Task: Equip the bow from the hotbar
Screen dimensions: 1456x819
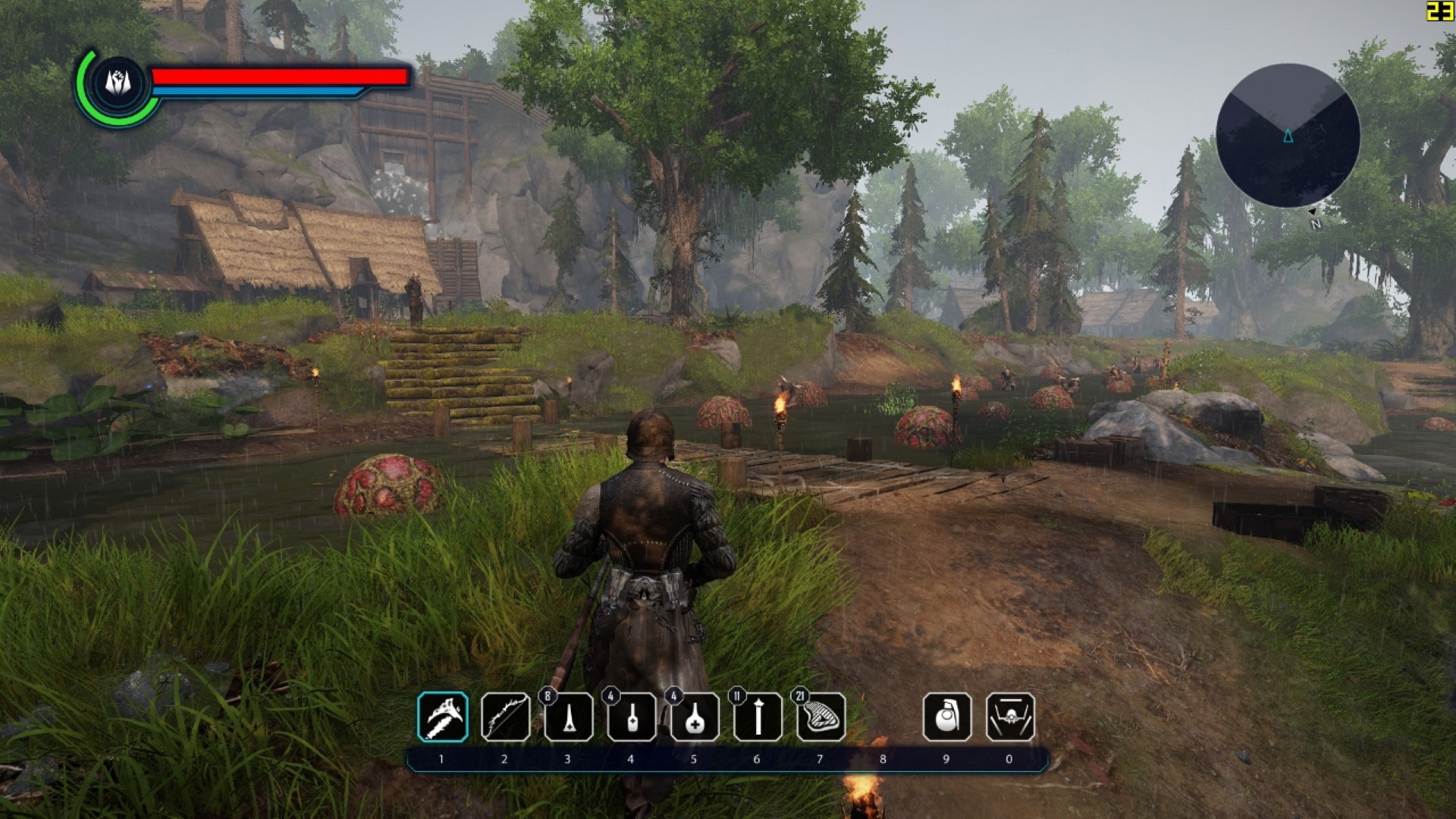Action: 506,717
